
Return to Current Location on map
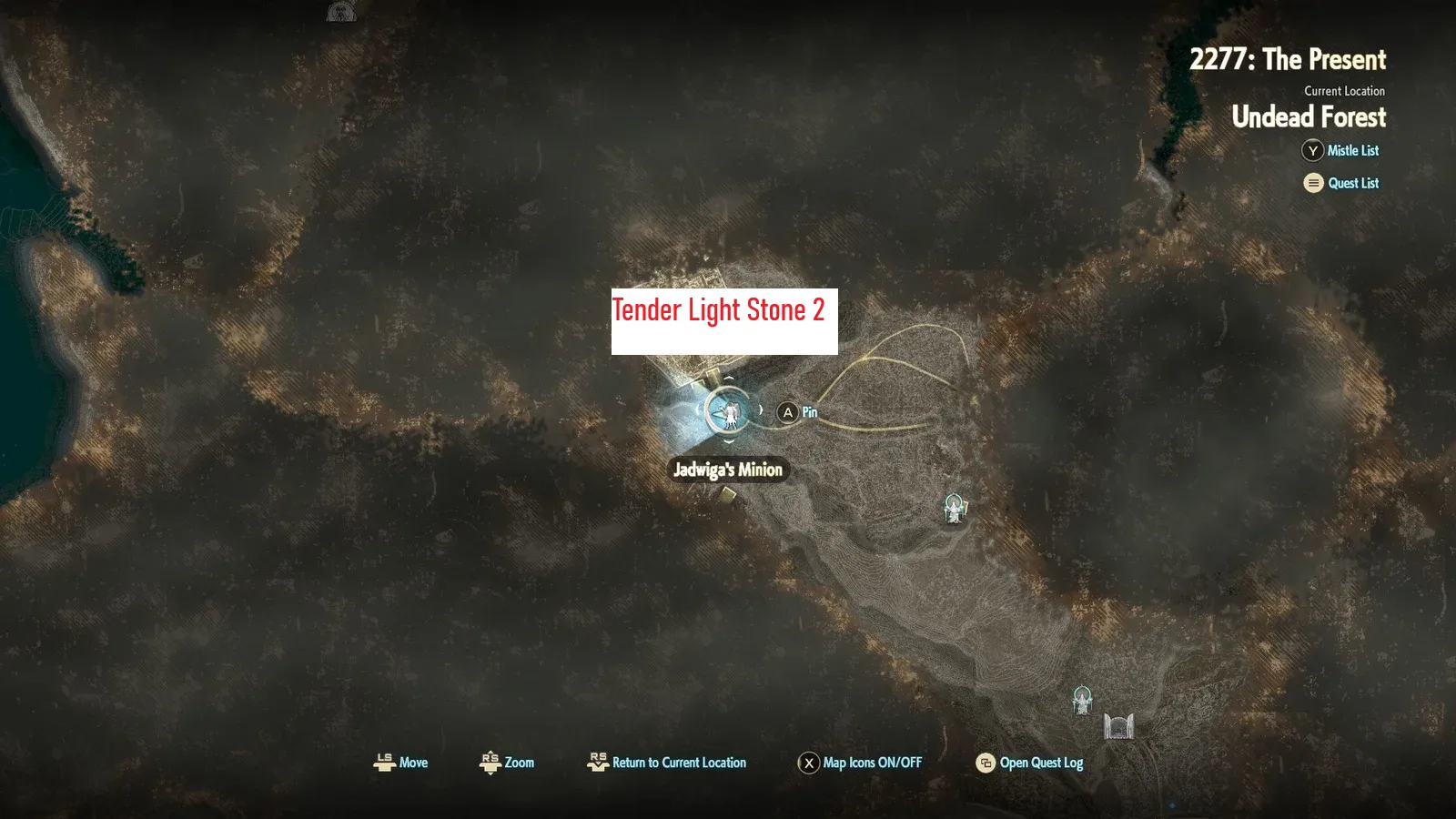(x=667, y=763)
